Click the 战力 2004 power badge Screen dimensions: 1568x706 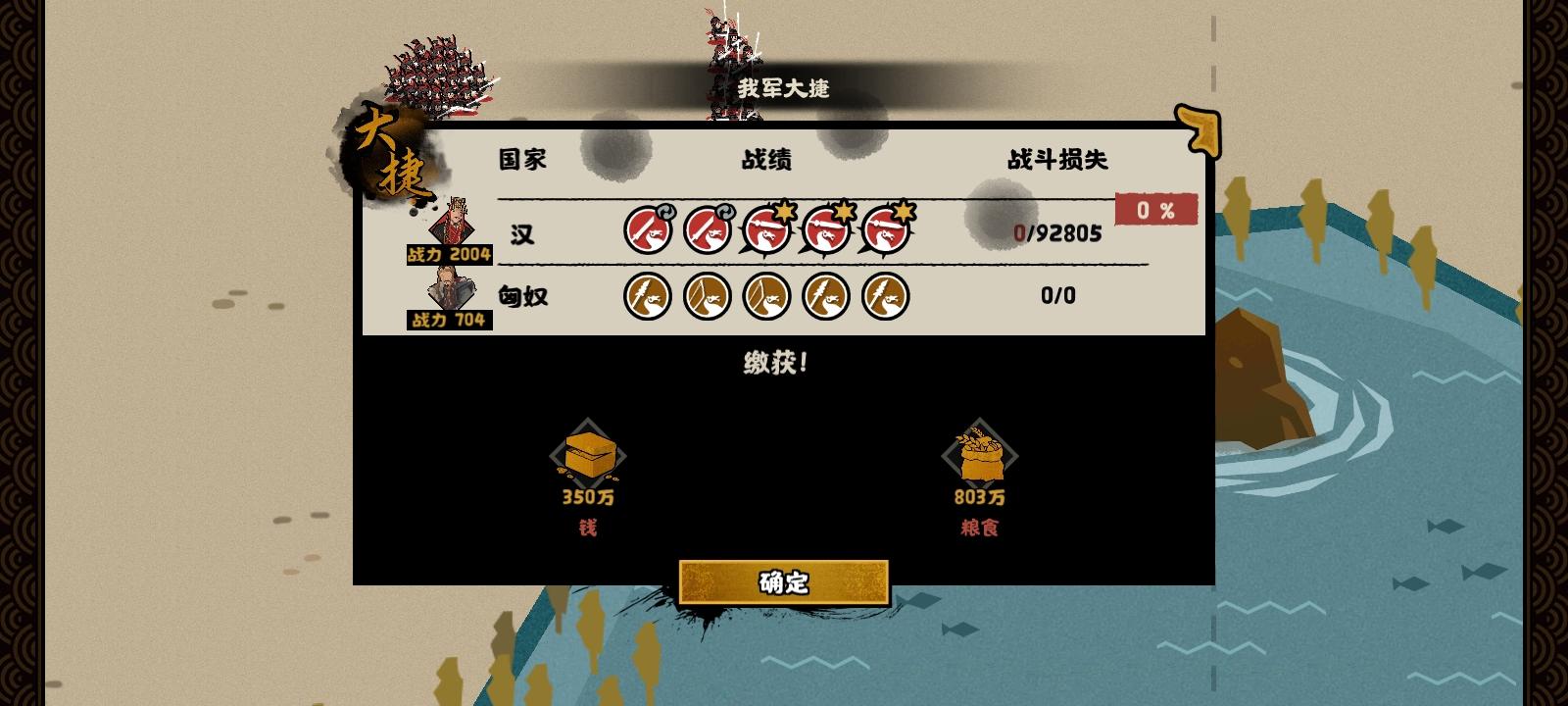tap(449, 255)
